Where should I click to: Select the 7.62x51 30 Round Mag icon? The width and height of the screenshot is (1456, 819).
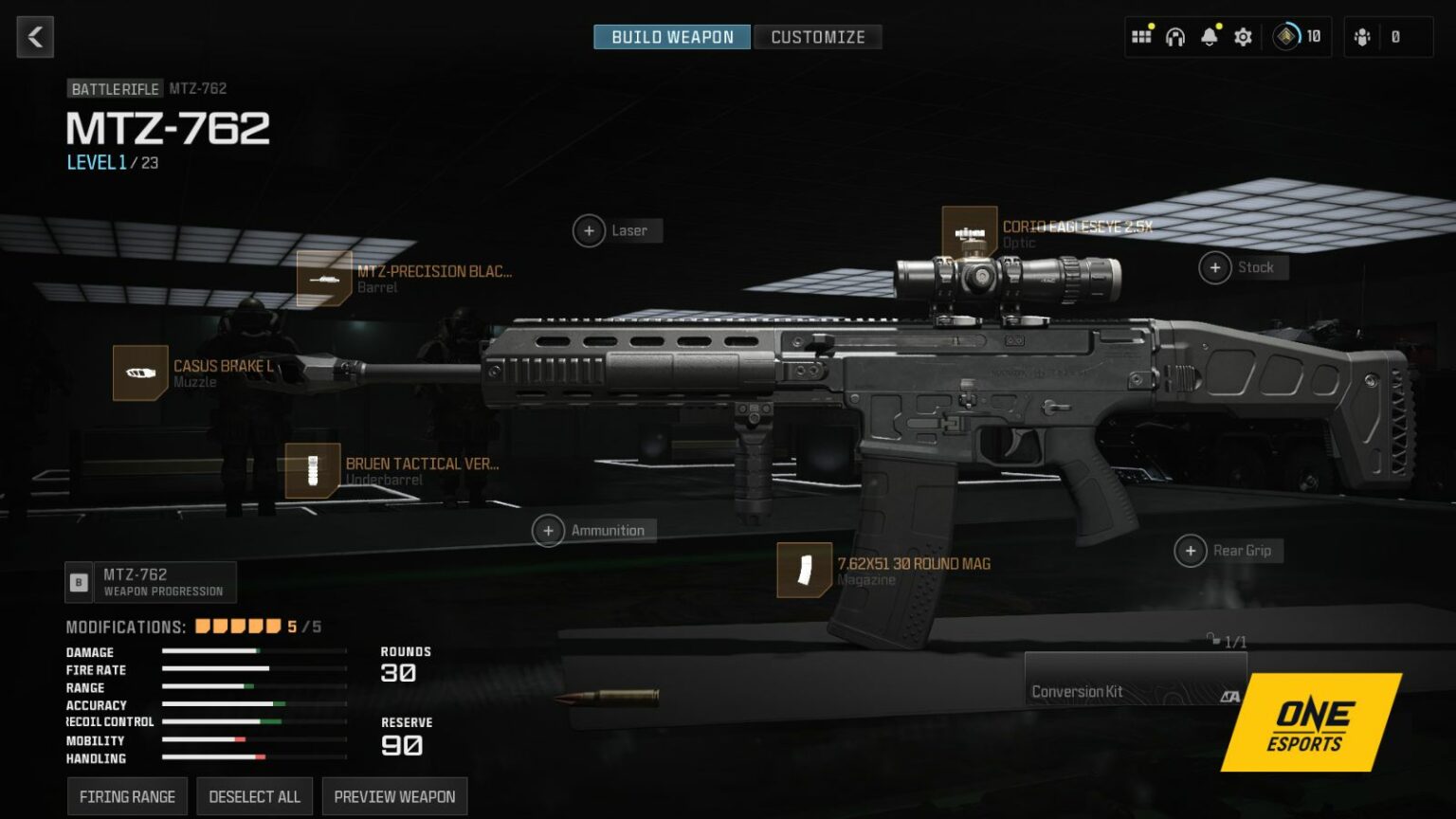pyautogui.click(x=805, y=571)
